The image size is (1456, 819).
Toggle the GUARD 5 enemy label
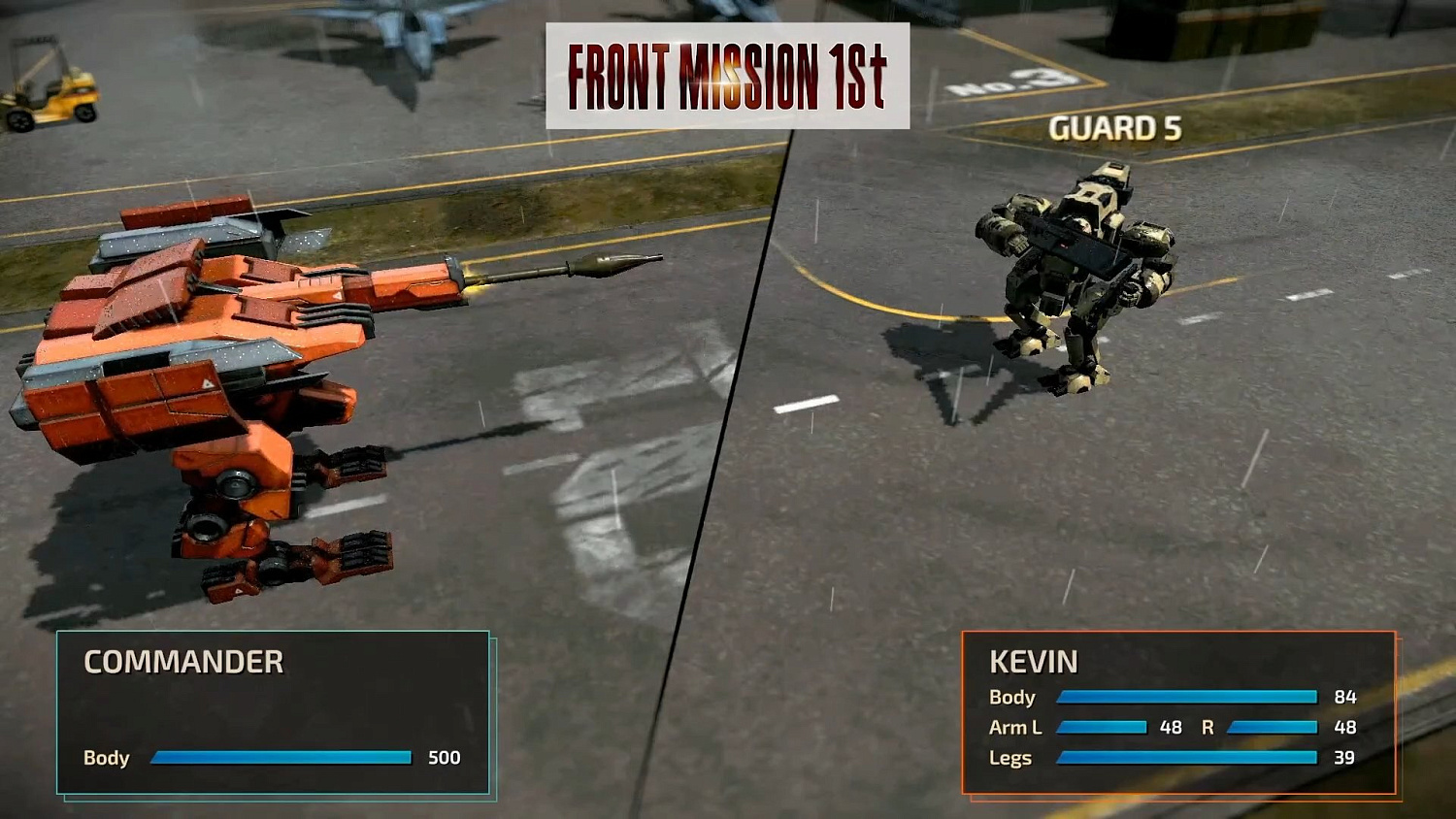[x=1116, y=127]
